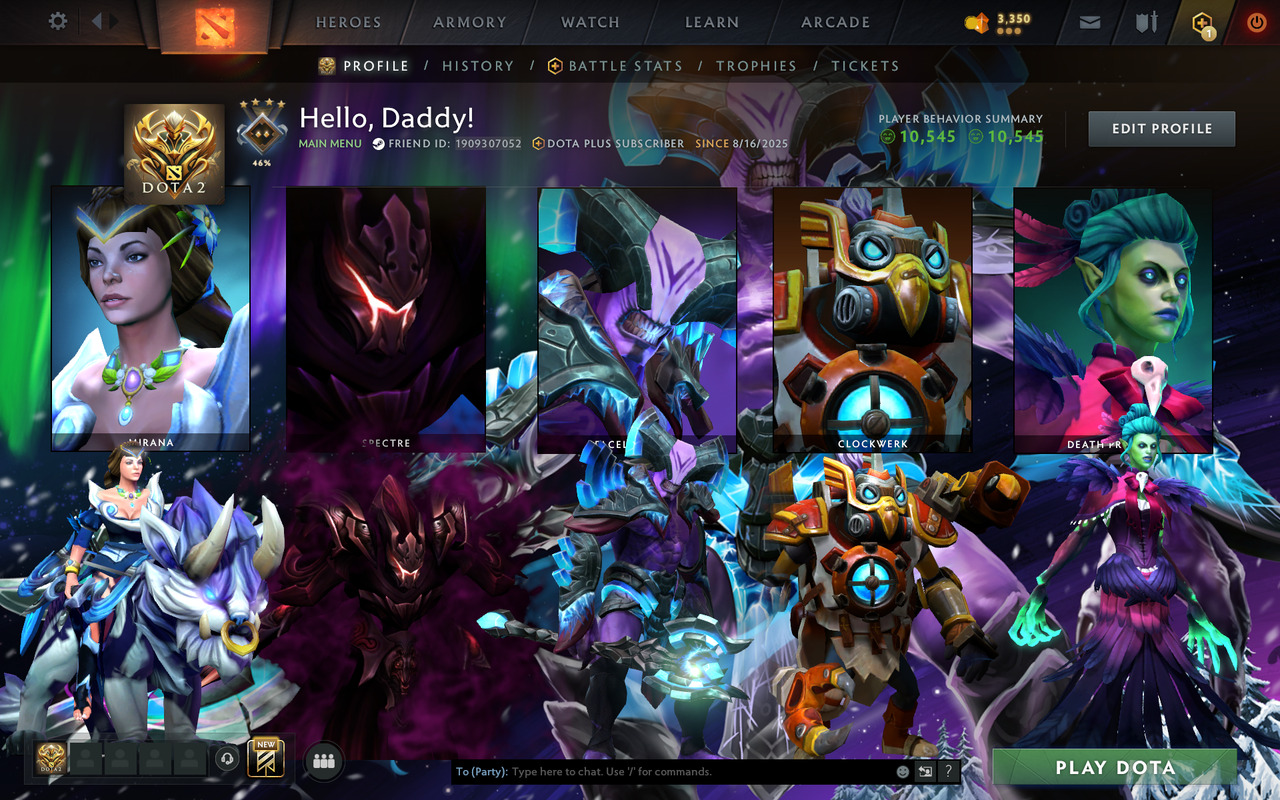Click the EDIT PROFILE button
The height and width of the screenshot is (800, 1280).
click(1161, 128)
